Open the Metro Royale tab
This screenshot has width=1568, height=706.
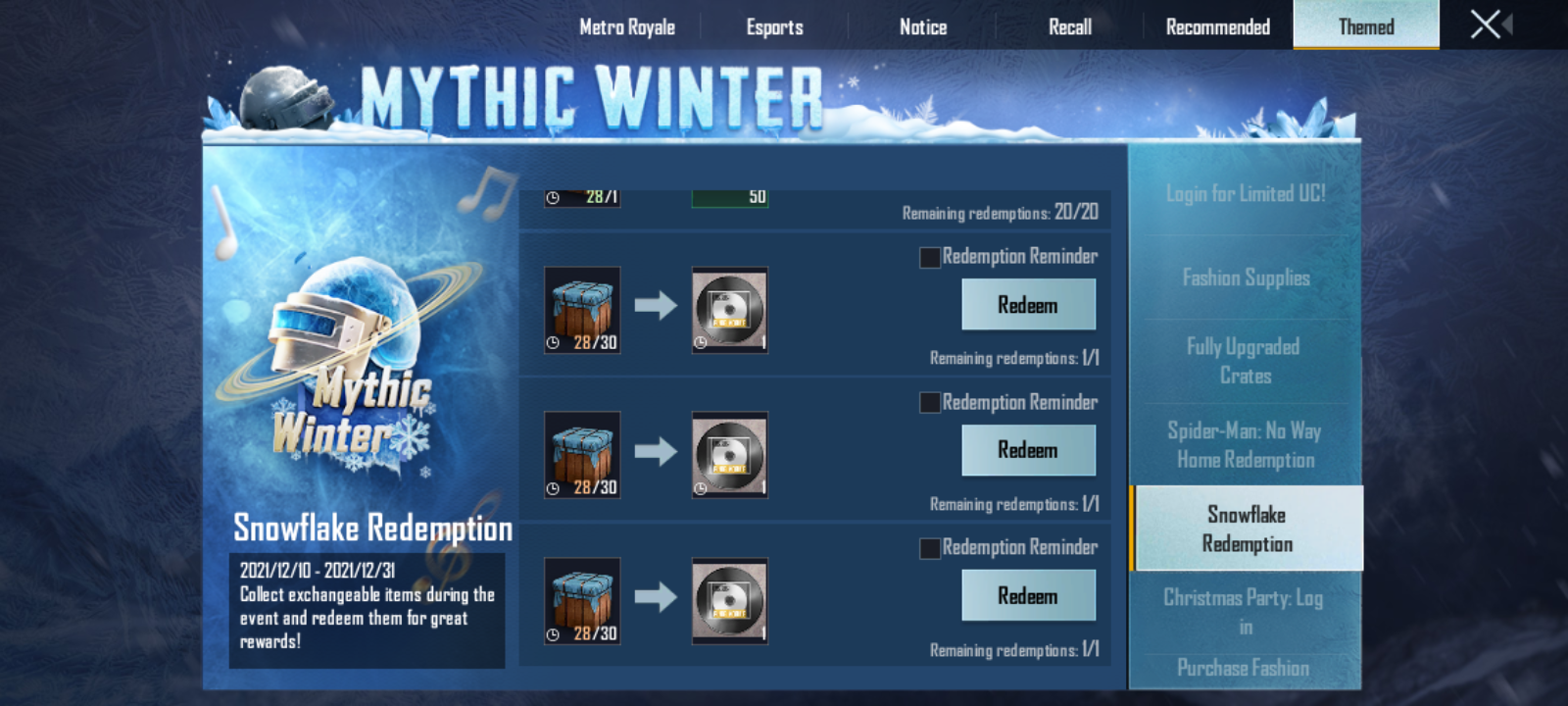click(x=628, y=26)
